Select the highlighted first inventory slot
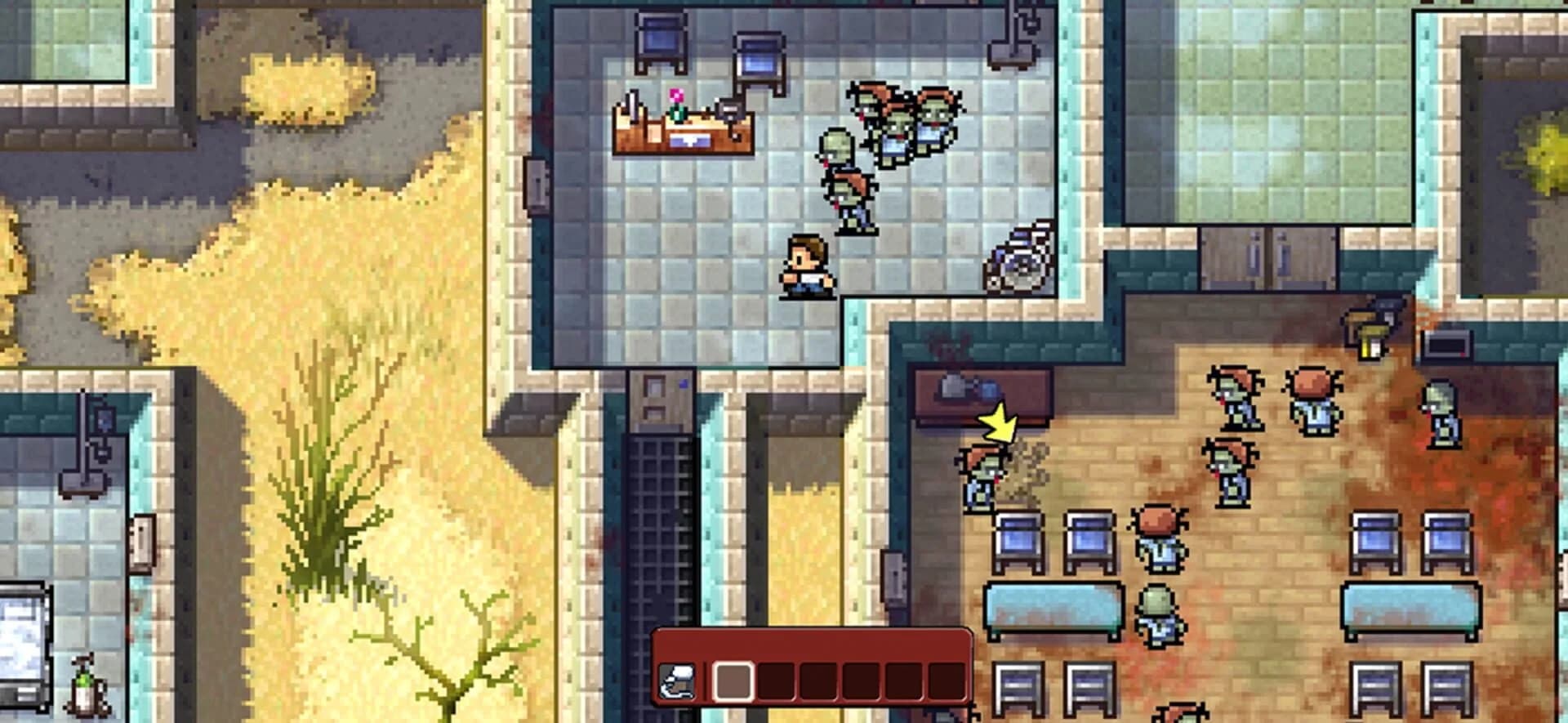 coord(733,680)
